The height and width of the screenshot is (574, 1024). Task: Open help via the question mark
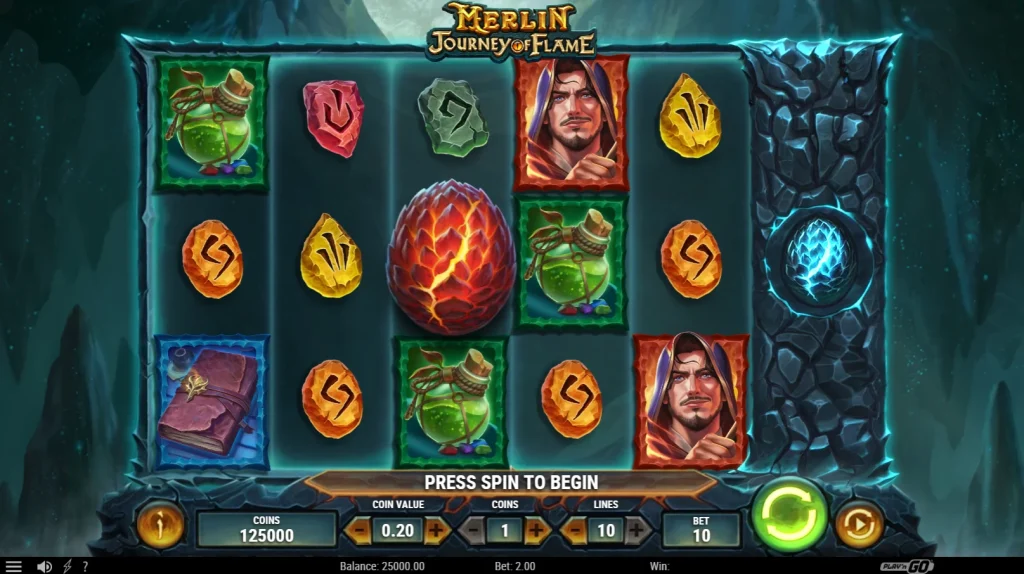click(x=84, y=566)
